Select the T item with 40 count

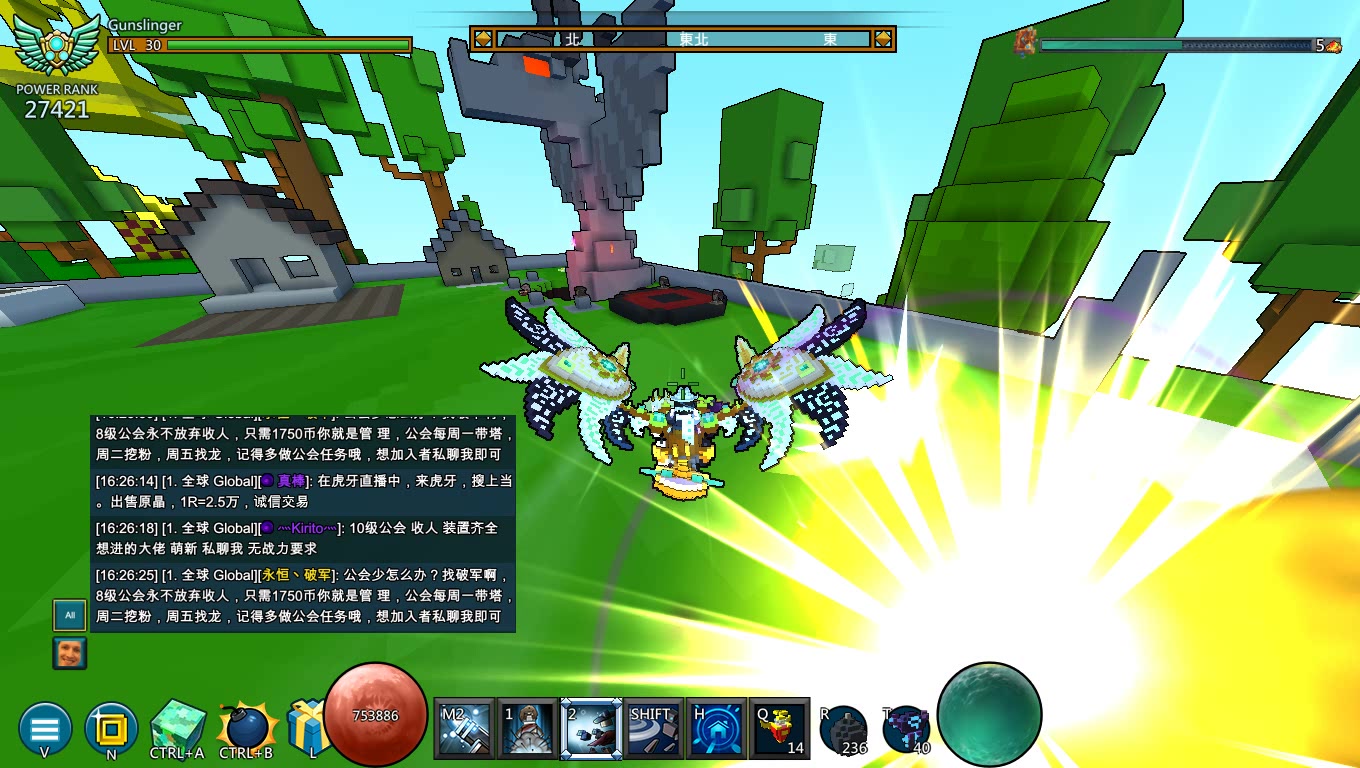907,729
